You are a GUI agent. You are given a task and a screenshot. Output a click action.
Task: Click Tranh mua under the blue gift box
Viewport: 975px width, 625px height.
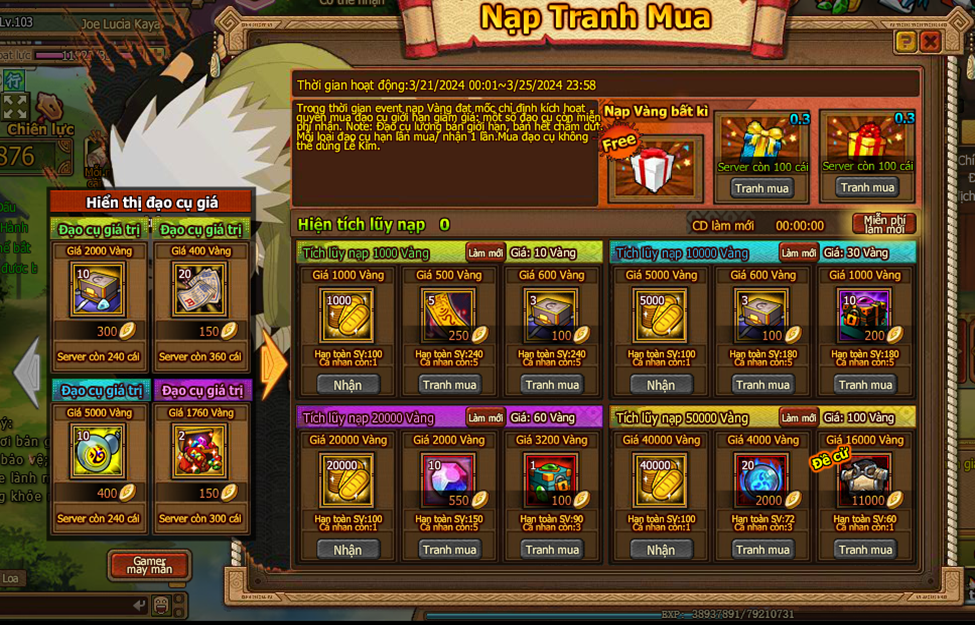(761, 188)
